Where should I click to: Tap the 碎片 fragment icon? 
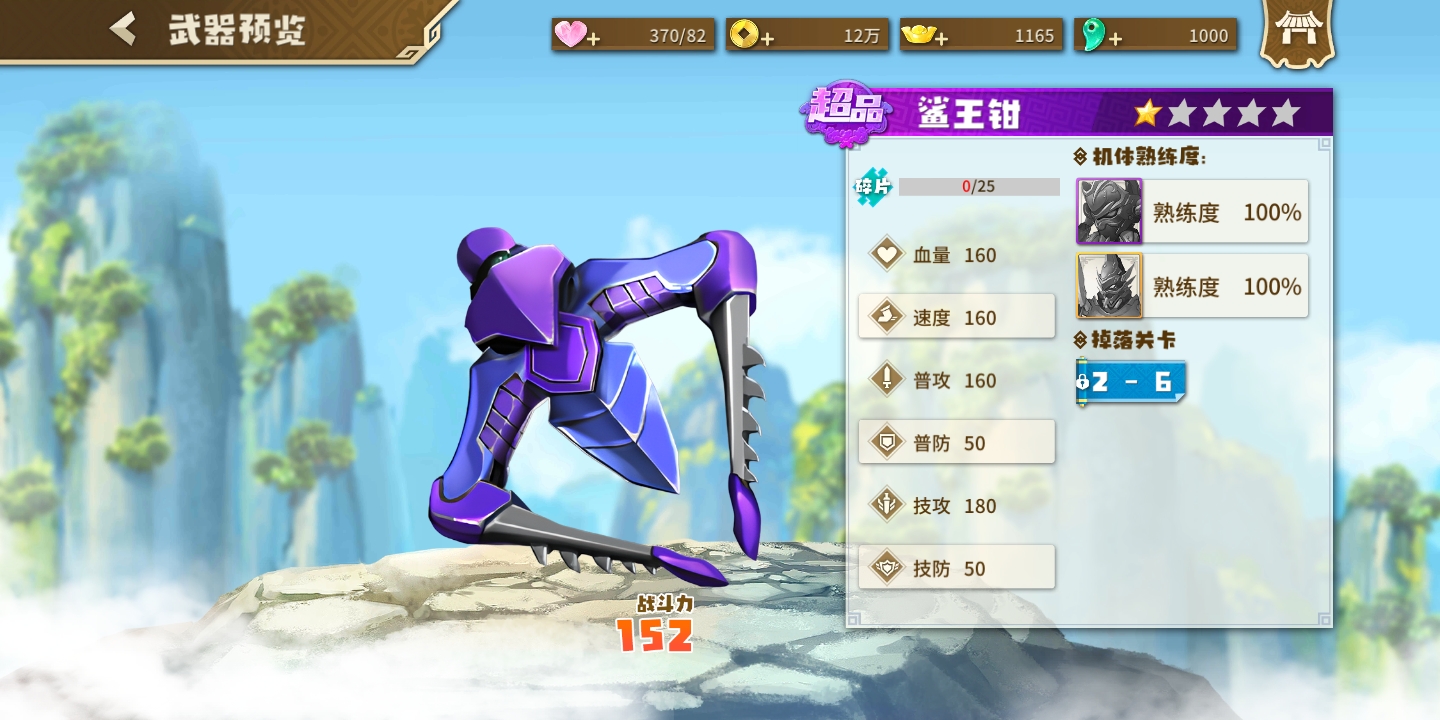click(x=872, y=187)
